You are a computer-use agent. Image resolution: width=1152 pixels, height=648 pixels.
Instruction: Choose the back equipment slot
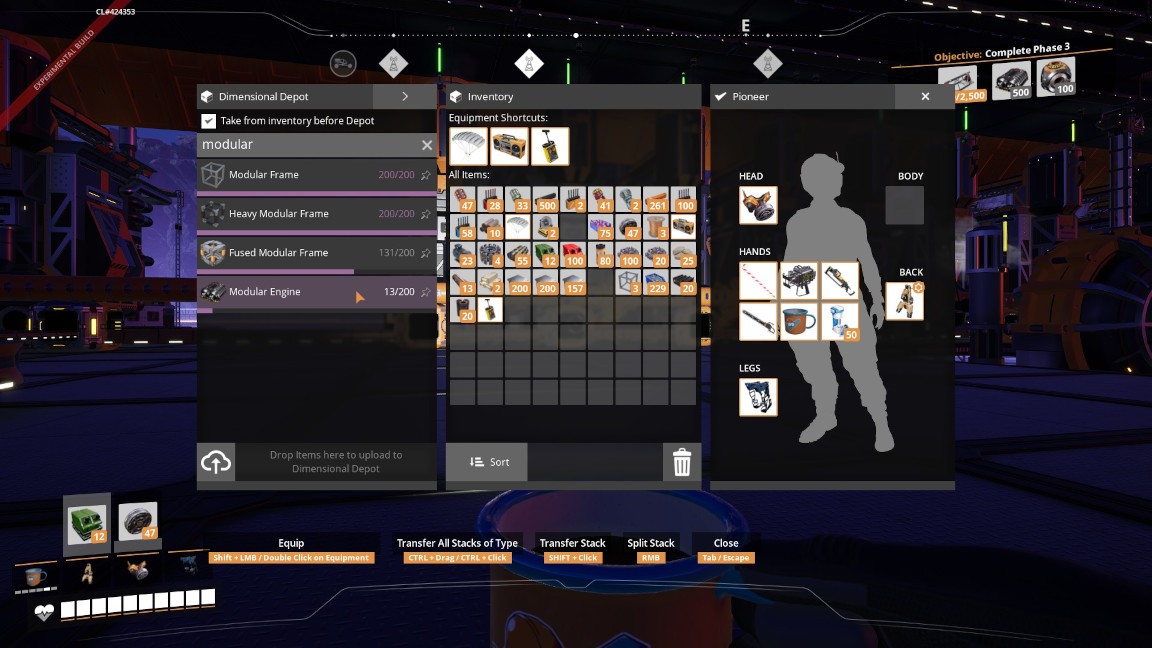pos(904,301)
